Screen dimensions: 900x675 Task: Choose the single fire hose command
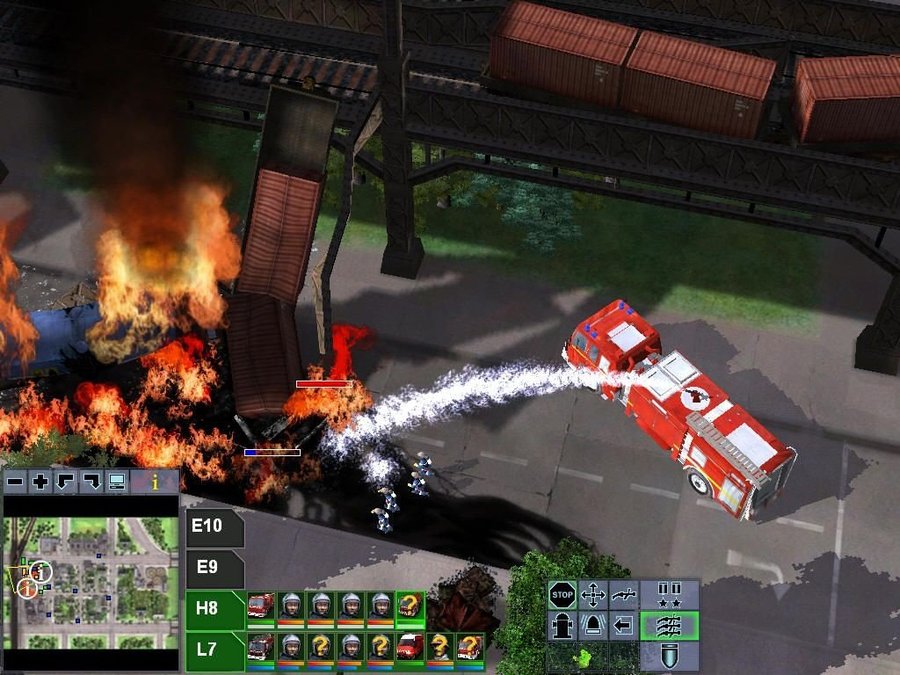624,596
